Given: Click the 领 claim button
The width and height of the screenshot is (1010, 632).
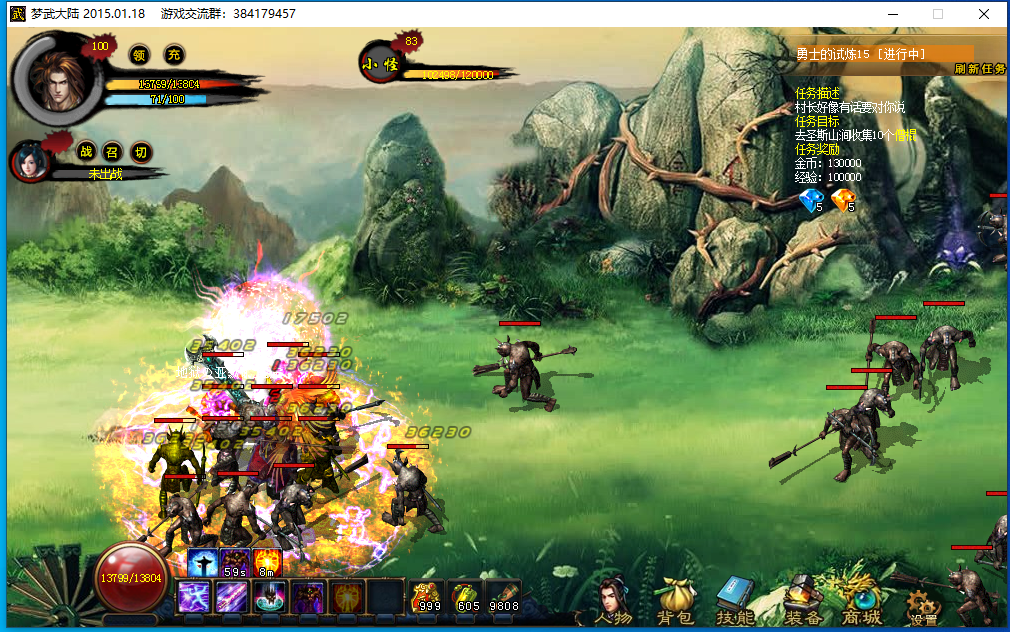Looking at the screenshot, I should 141,54.
